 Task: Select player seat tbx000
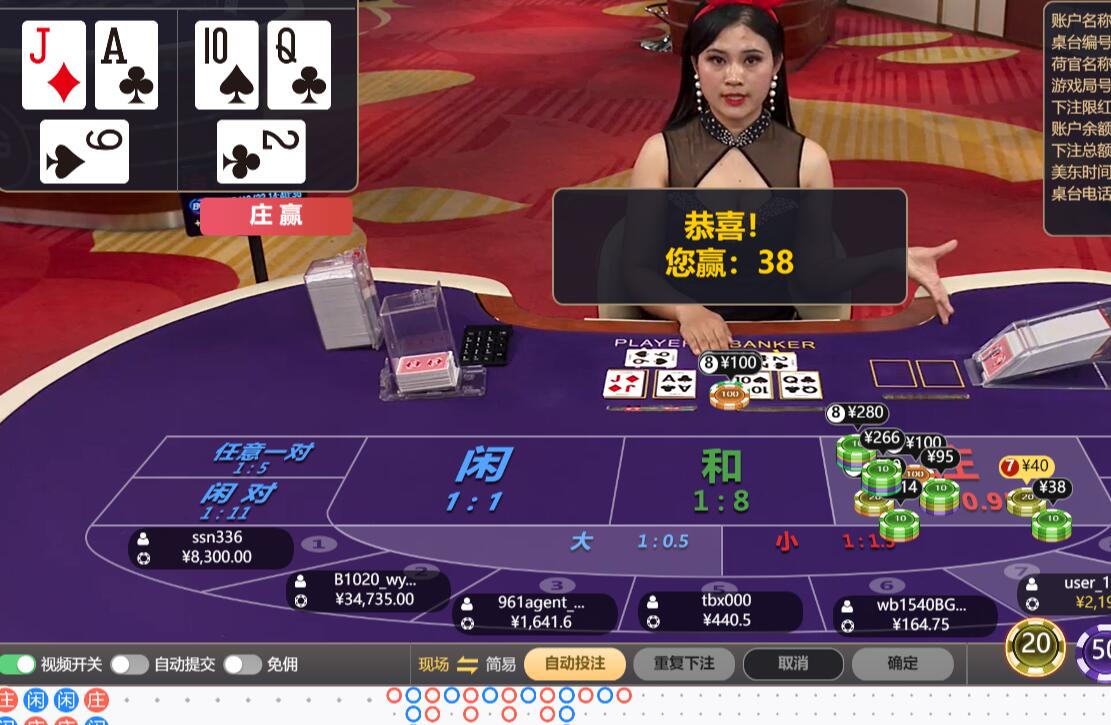click(721, 610)
